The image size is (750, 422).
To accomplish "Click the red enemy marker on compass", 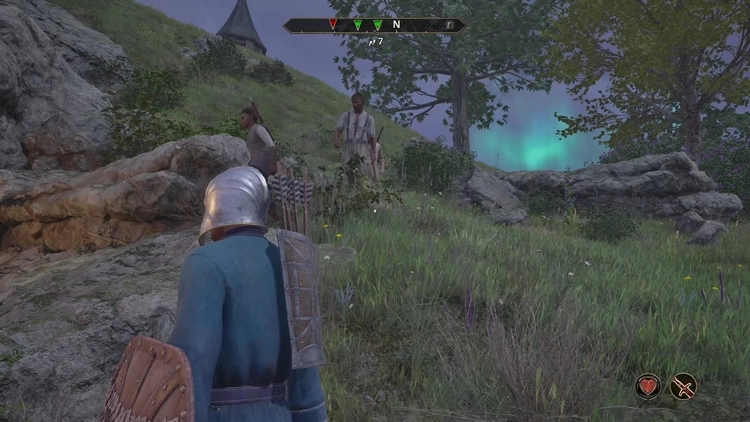I will [333, 24].
